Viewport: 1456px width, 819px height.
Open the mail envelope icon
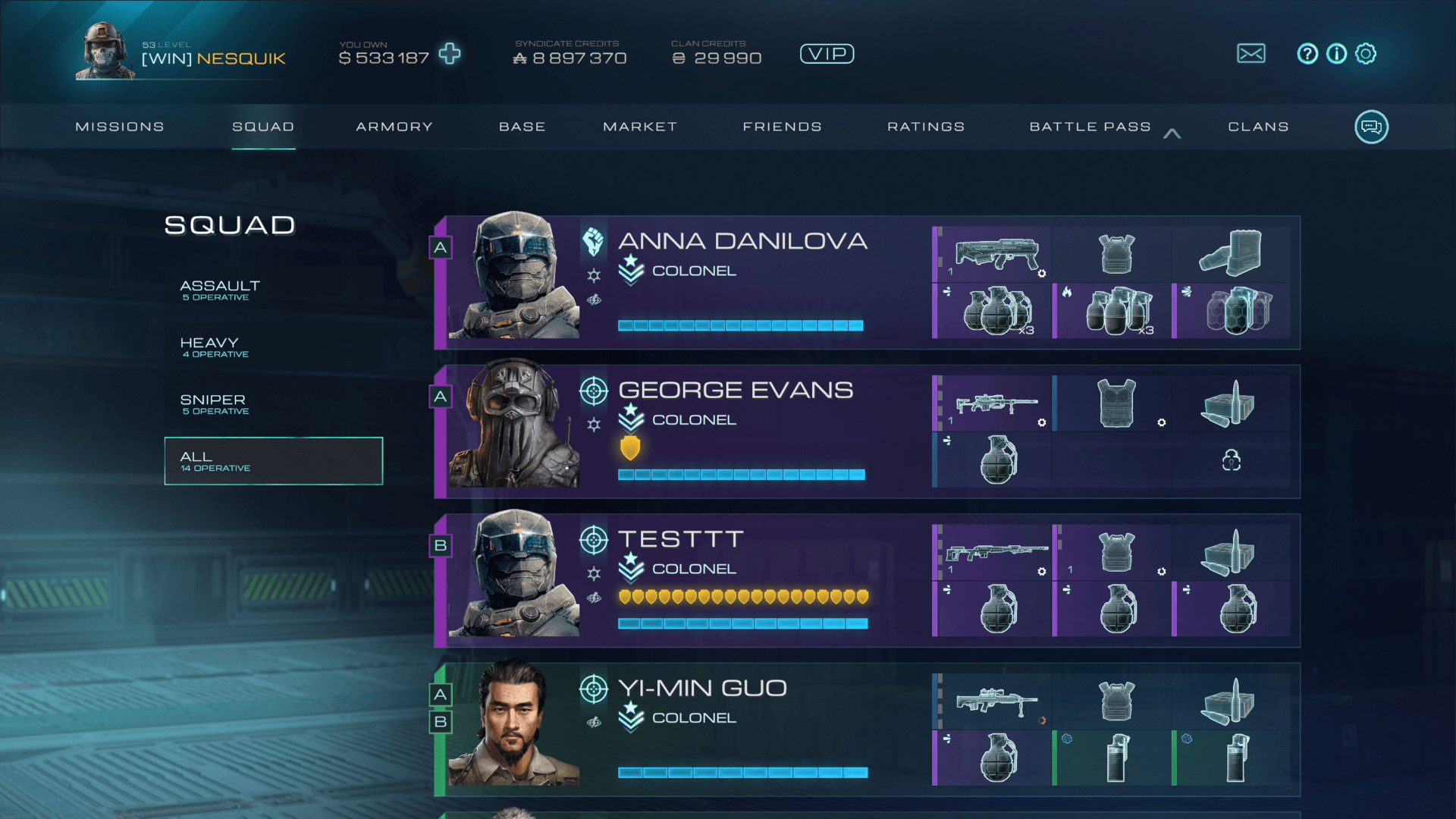tap(1250, 54)
